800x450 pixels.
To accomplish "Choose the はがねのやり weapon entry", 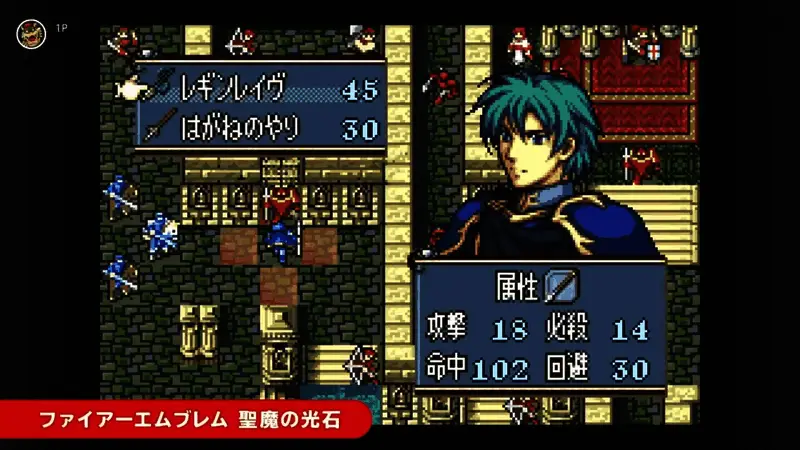I will [x=258, y=128].
